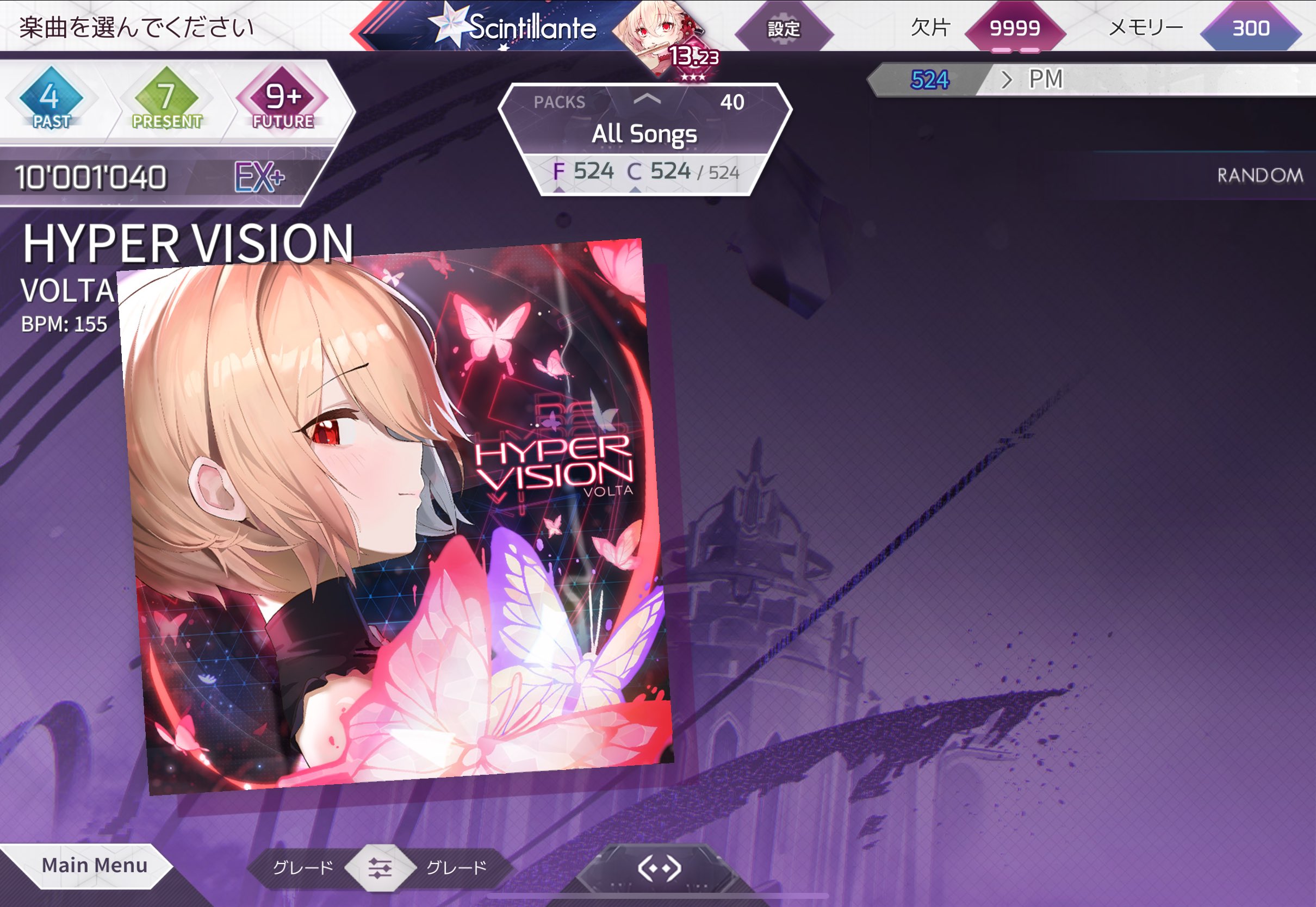This screenshot has width=1316, height=907.
Task: Click the partner character portrait icon
Action: click(659, 34)
